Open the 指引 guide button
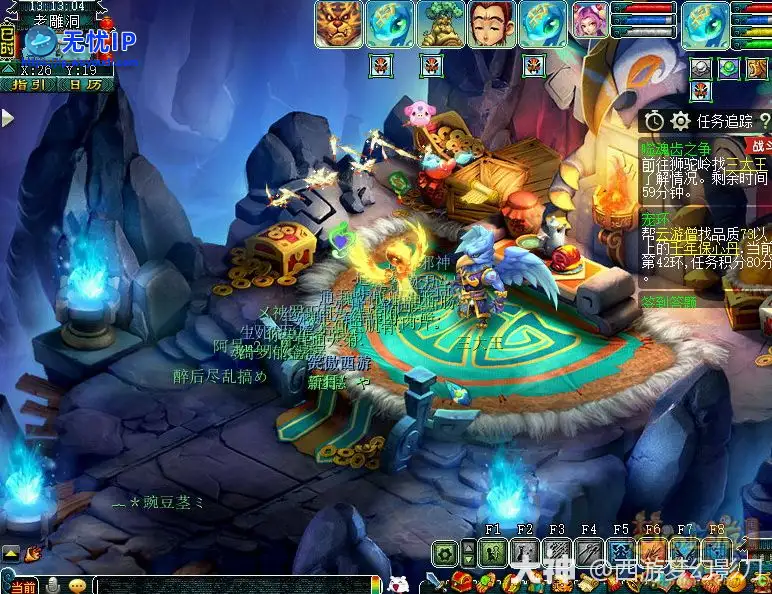Viewport: 772px width, 594px height. click(32, 85)
